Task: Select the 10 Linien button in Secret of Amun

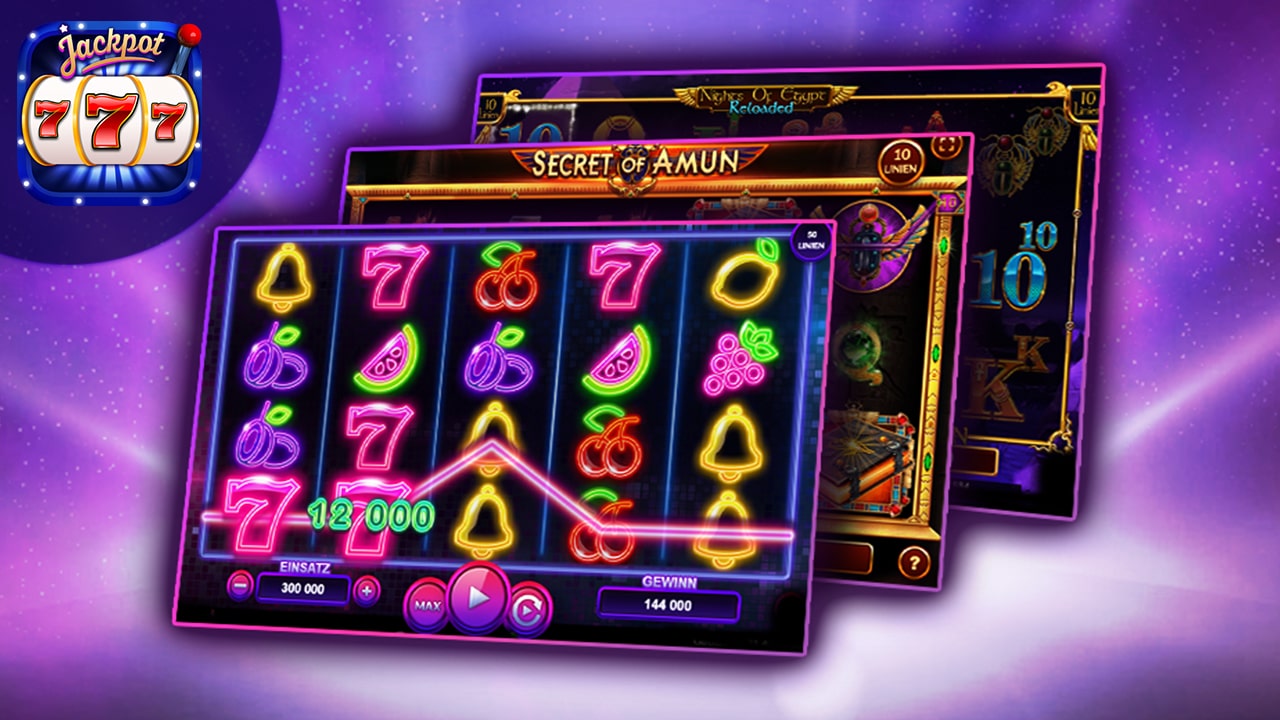Action: pos(899,160)
